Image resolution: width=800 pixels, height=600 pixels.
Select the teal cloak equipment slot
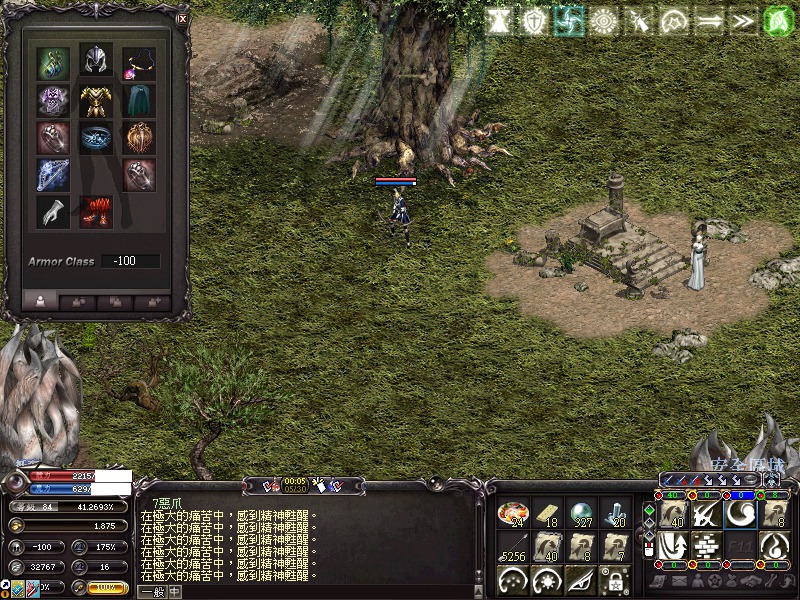139,100
